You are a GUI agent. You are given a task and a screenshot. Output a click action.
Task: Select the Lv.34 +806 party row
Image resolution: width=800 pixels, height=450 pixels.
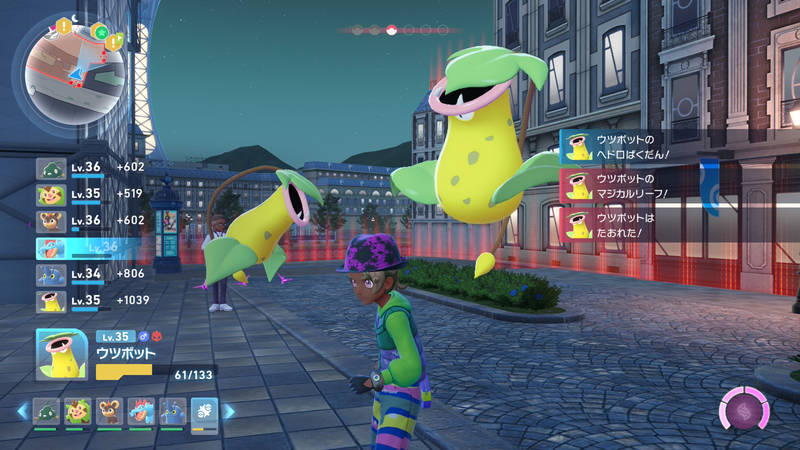(90, 275)
